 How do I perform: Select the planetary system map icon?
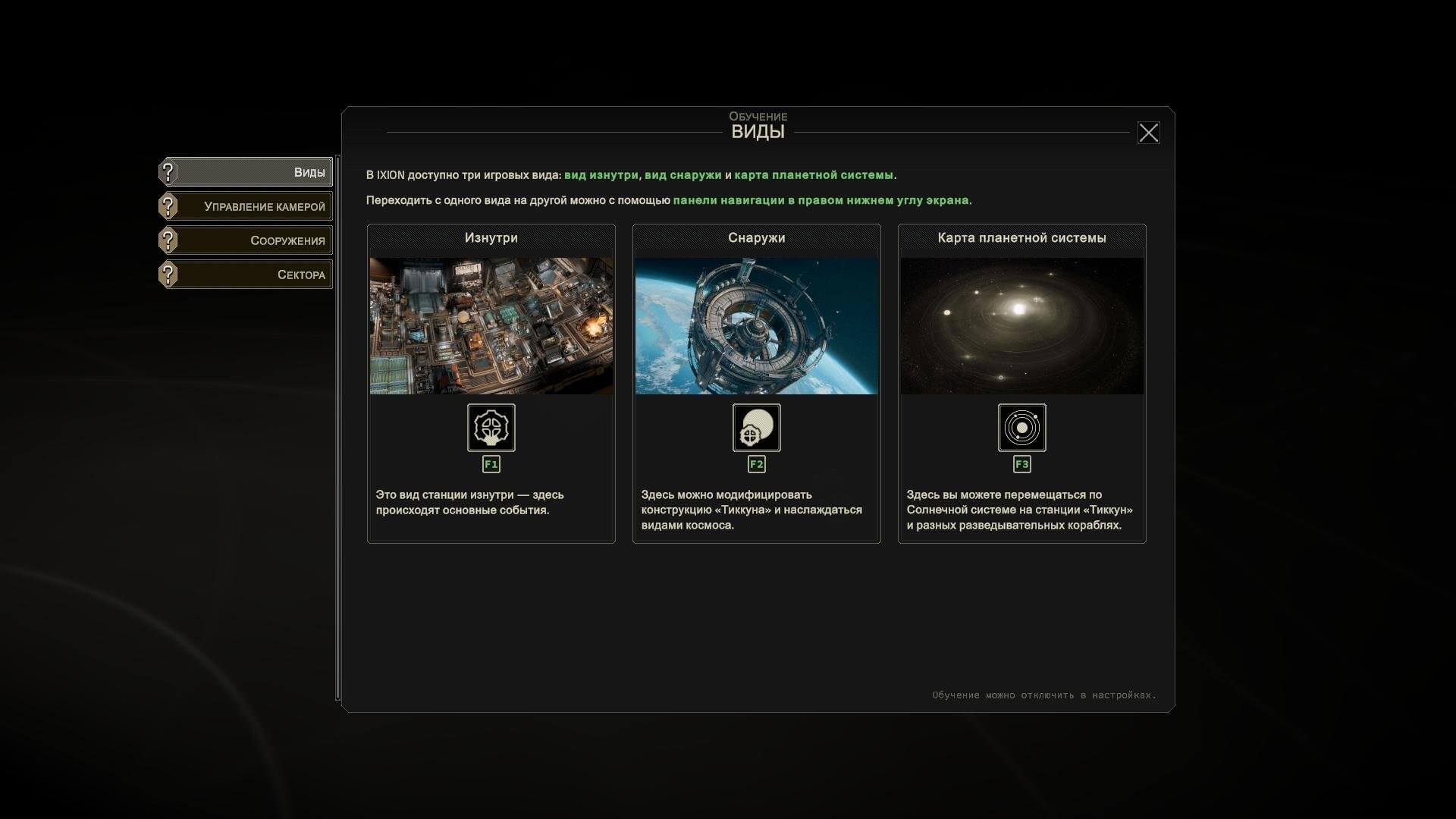coord(1021,428)
